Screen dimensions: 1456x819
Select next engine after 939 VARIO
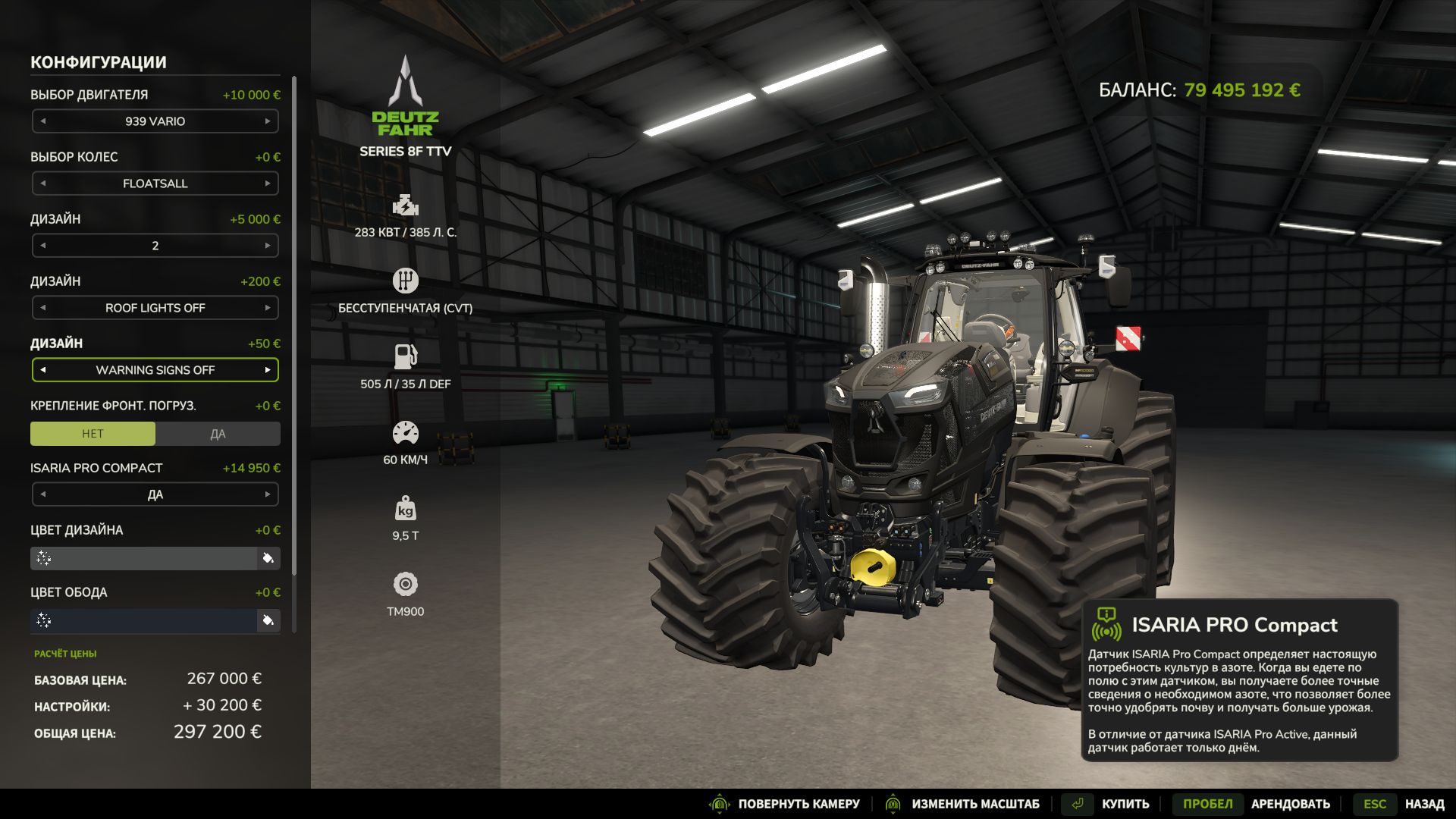[x=267, y=121]
